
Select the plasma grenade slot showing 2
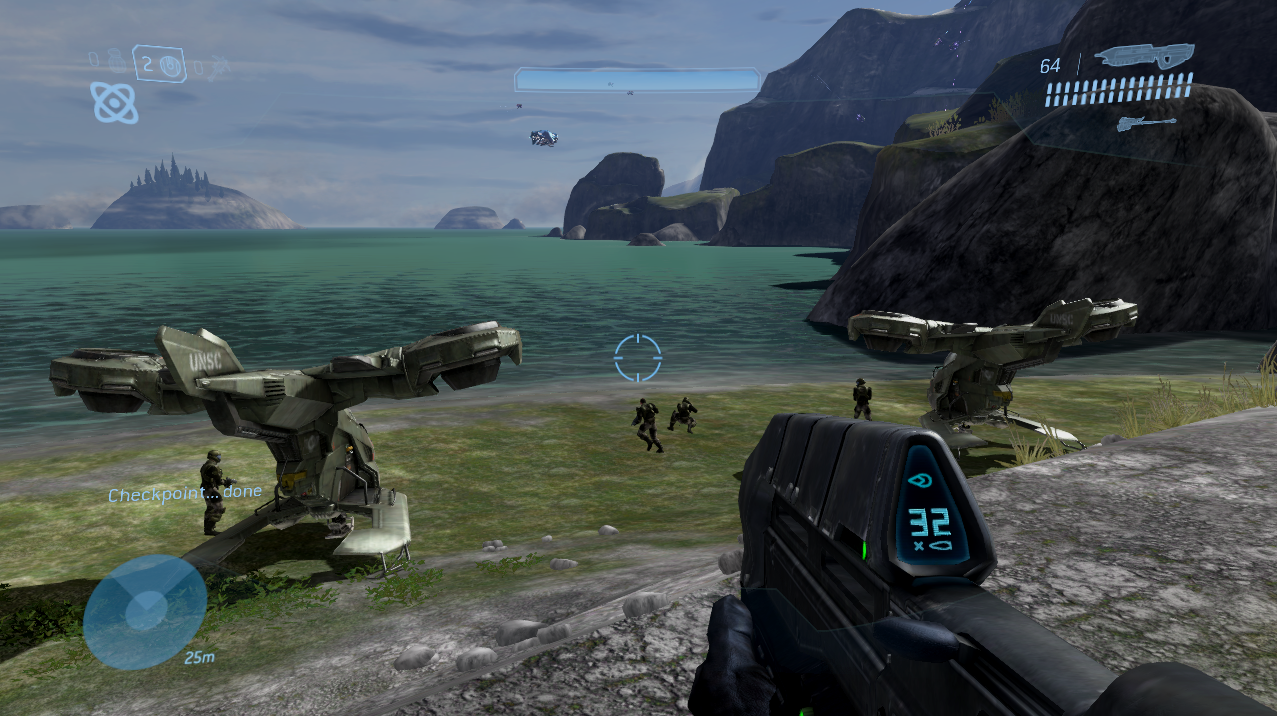point(158,65)
